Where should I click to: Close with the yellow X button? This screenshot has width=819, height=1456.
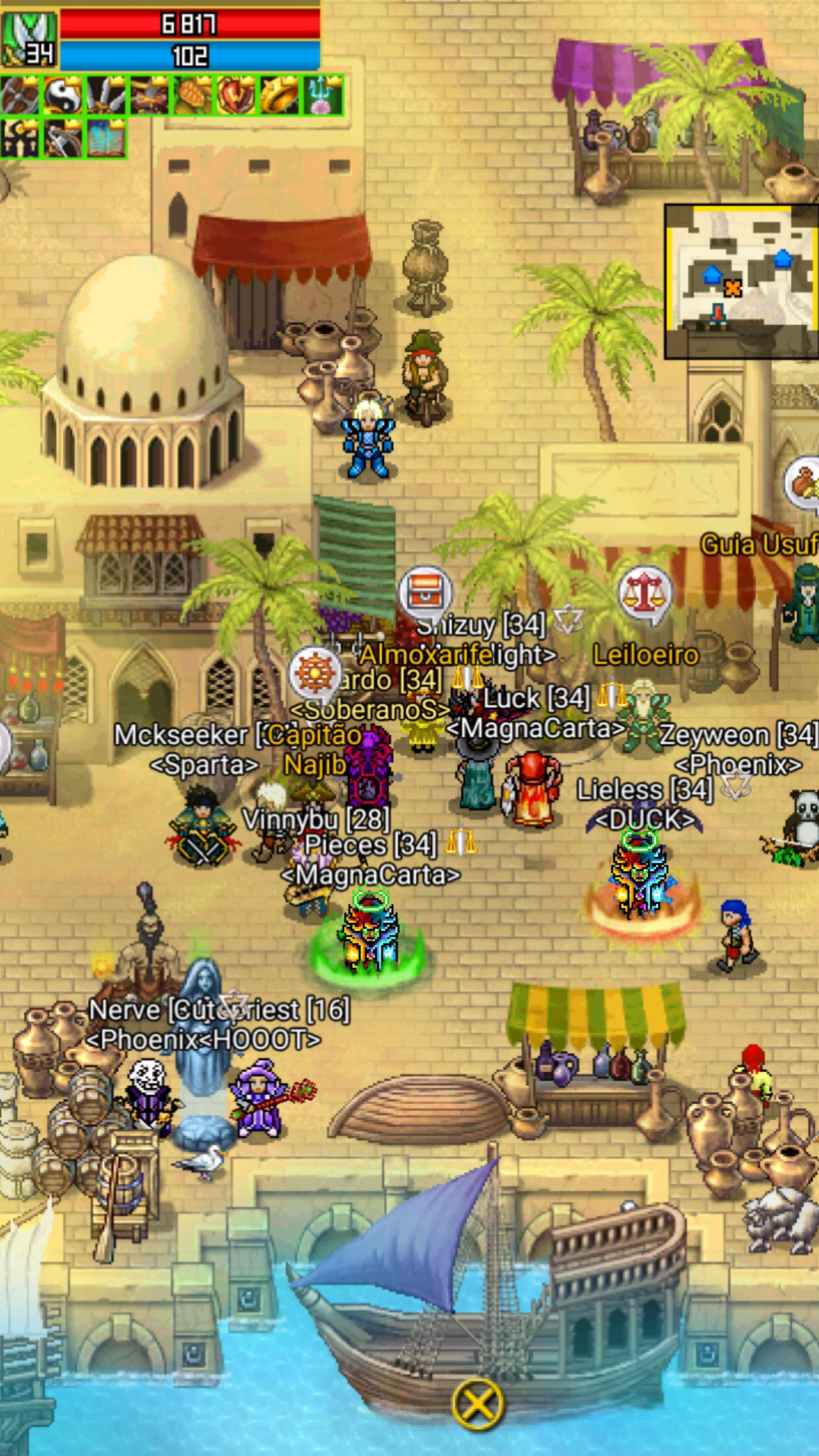478,1404
